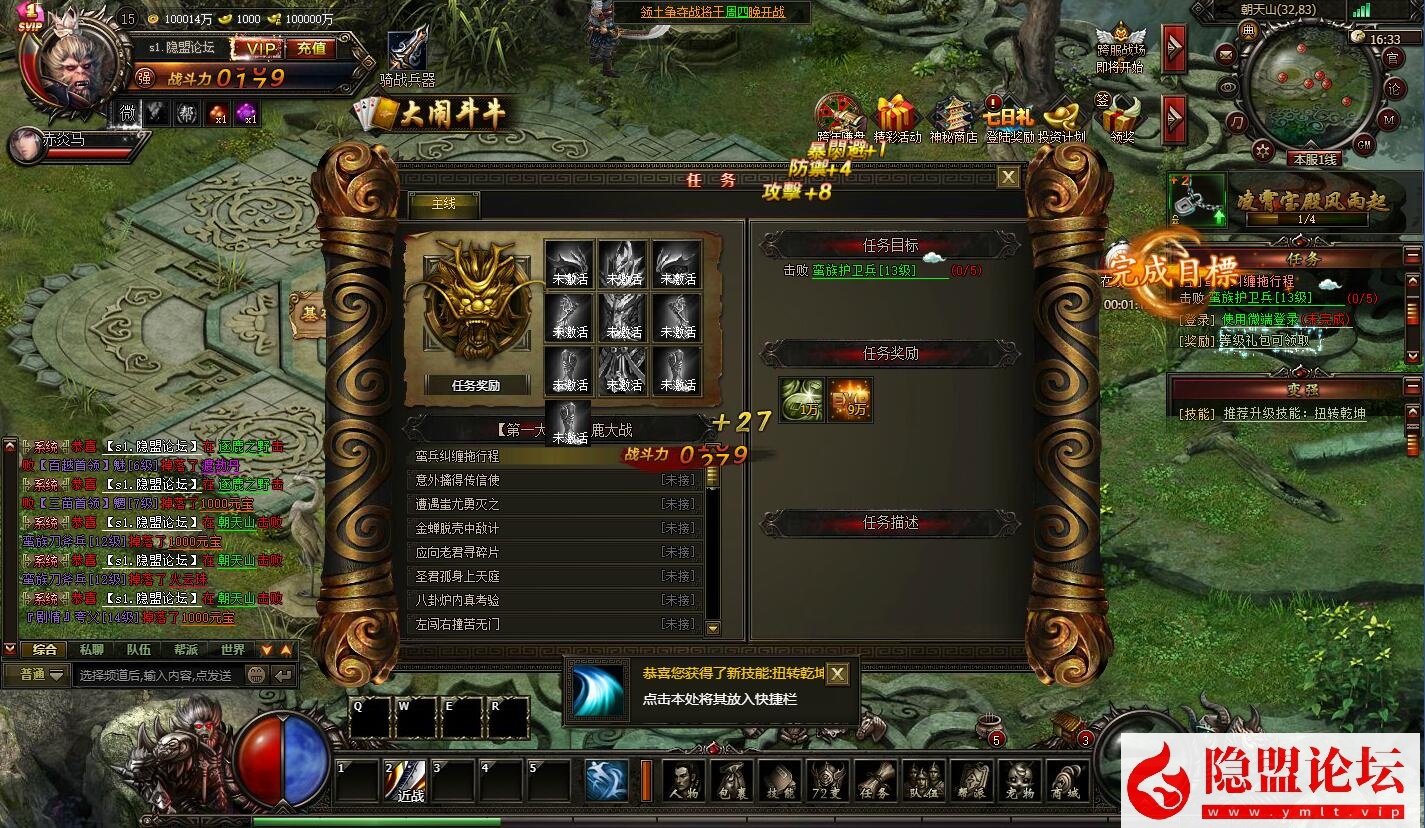The image size is (1425, 828).
Task: Open the 商城 shop
Action: pyautogui.click(x=1068, y=780)
